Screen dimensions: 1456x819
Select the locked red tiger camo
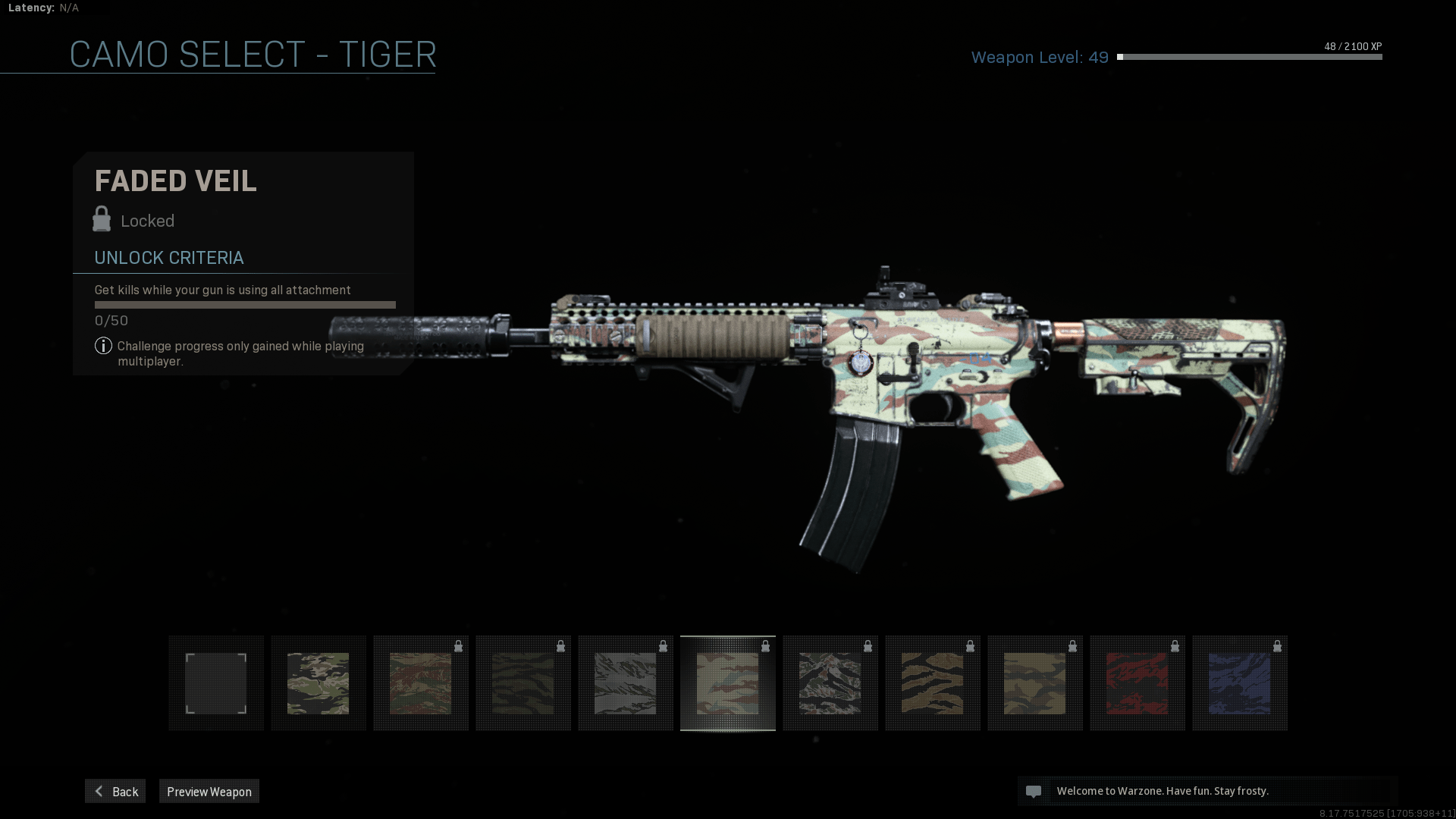1137,683
